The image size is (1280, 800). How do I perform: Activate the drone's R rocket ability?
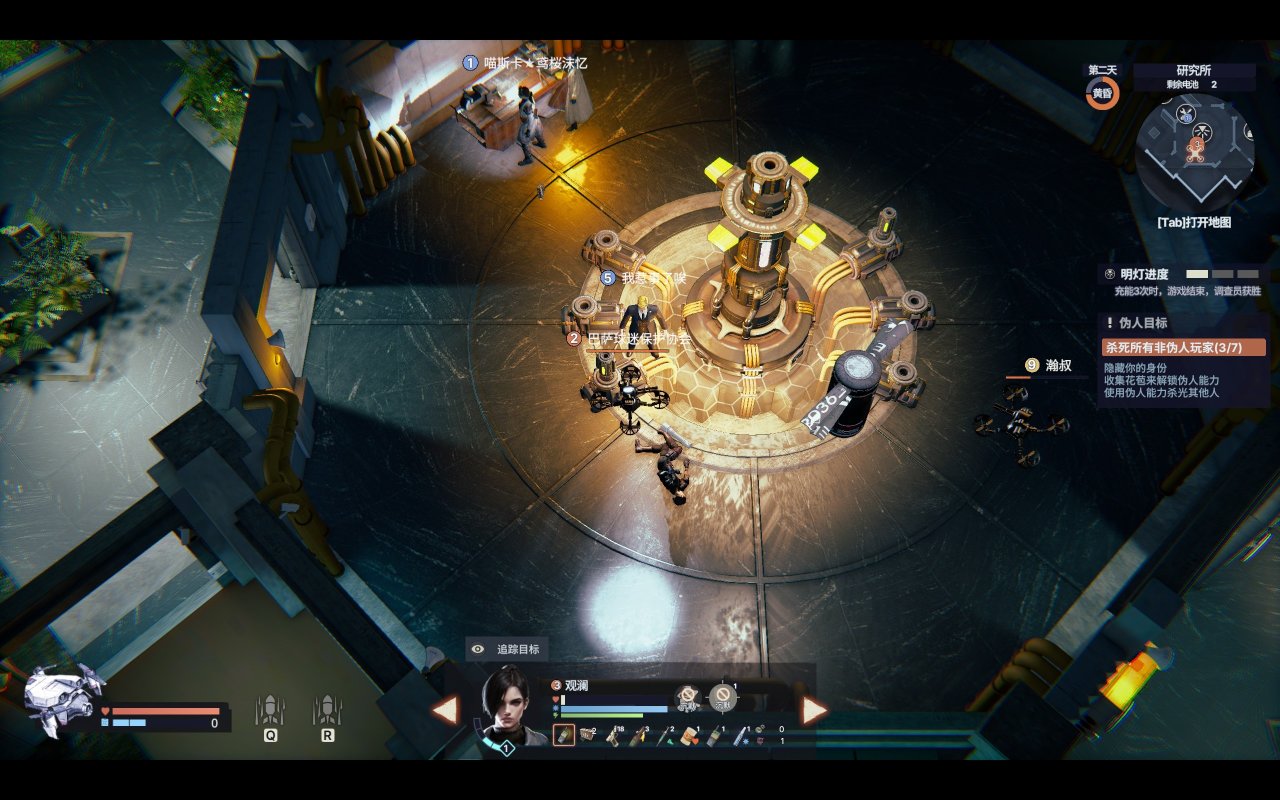click(327, 712)
